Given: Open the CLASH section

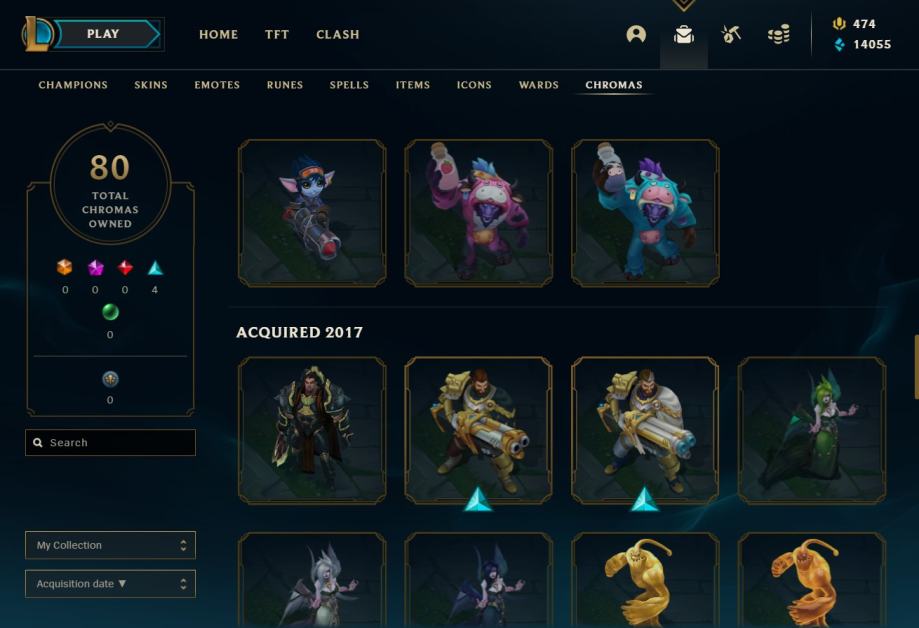Looking at the screenshot, I should click(338, 34).
